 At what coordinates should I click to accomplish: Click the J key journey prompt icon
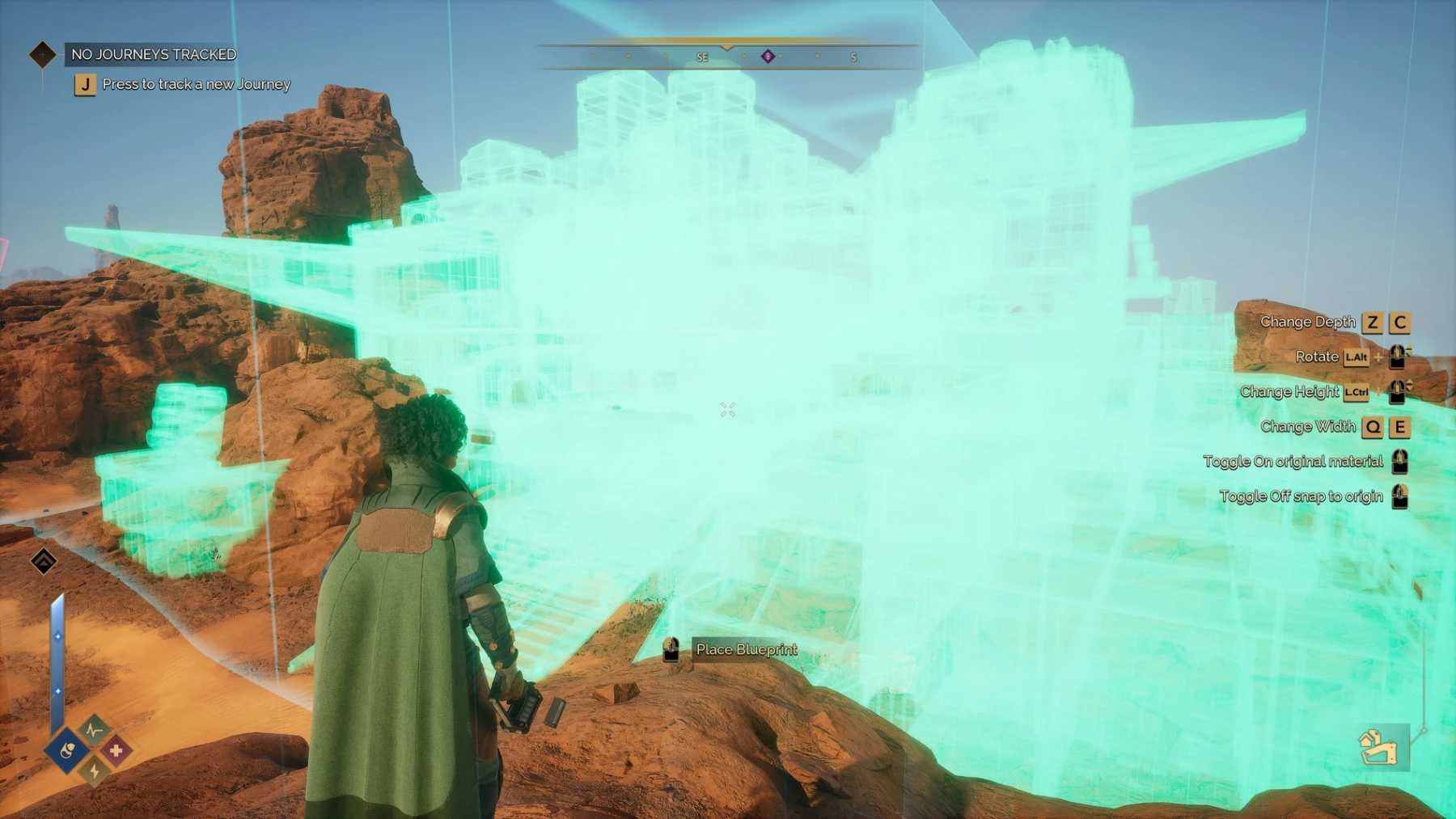[84, 83]
